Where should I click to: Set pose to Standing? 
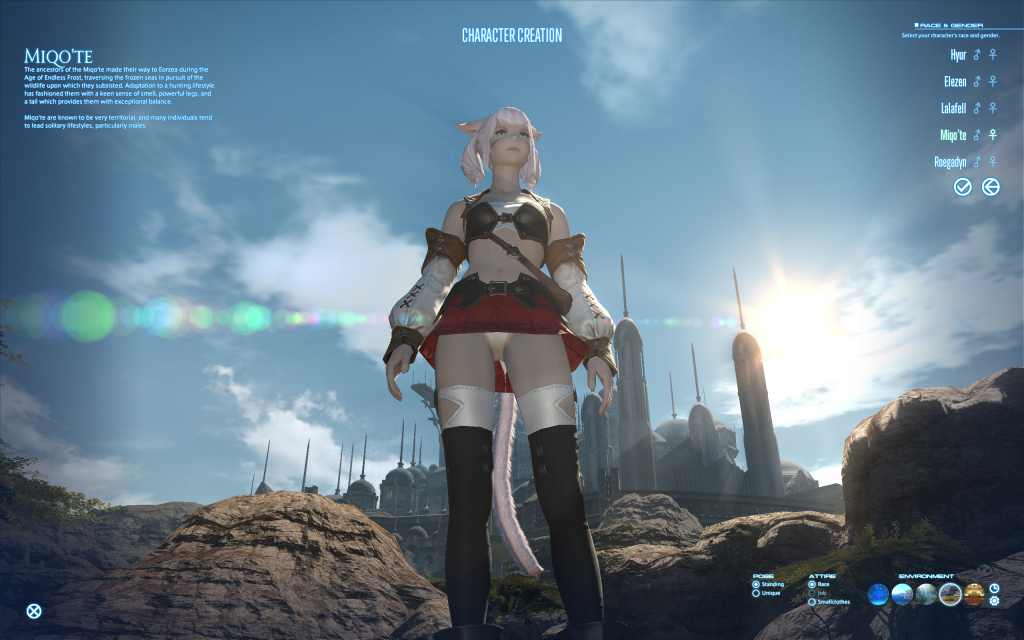756,584
